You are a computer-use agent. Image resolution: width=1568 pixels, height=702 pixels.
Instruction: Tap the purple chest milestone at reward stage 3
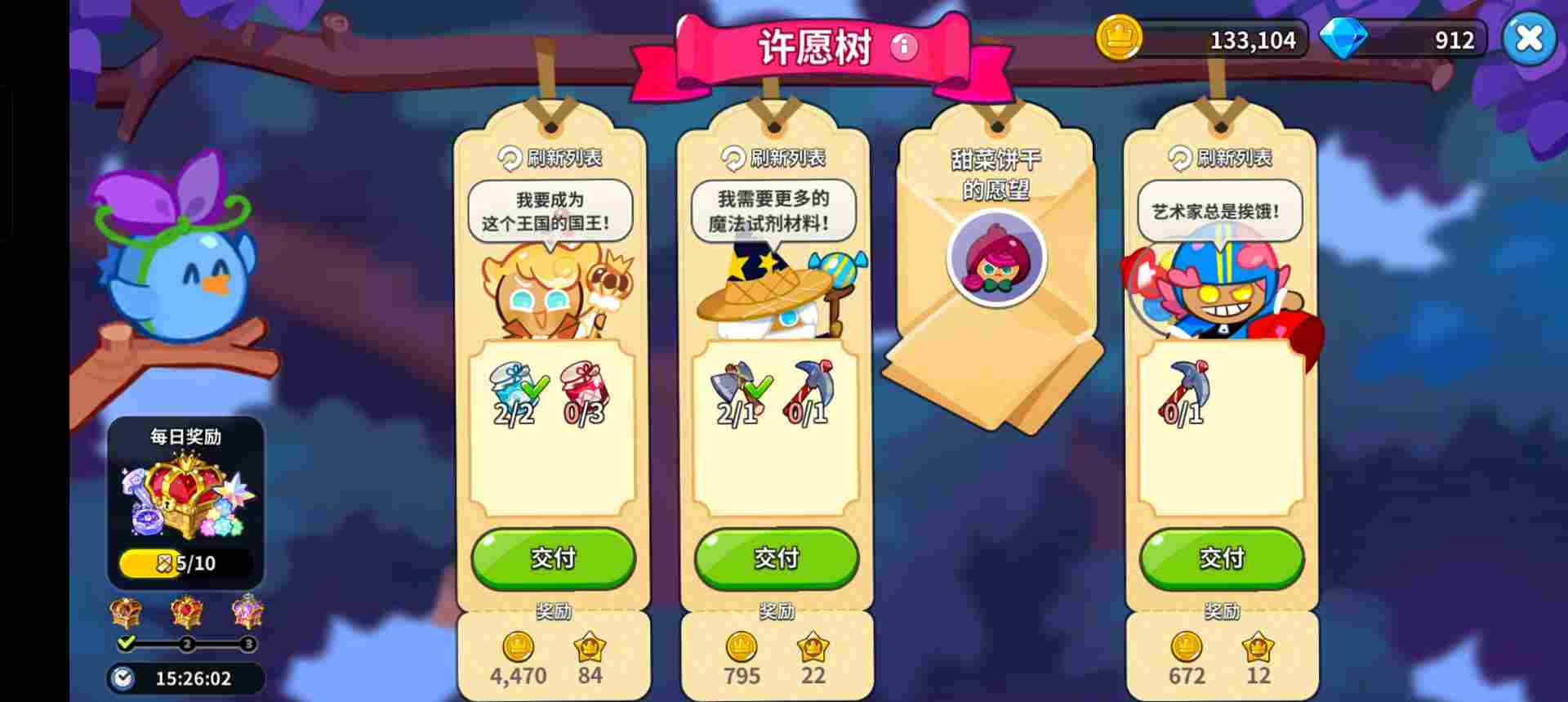pyautogui.click(x=249, y=613)
